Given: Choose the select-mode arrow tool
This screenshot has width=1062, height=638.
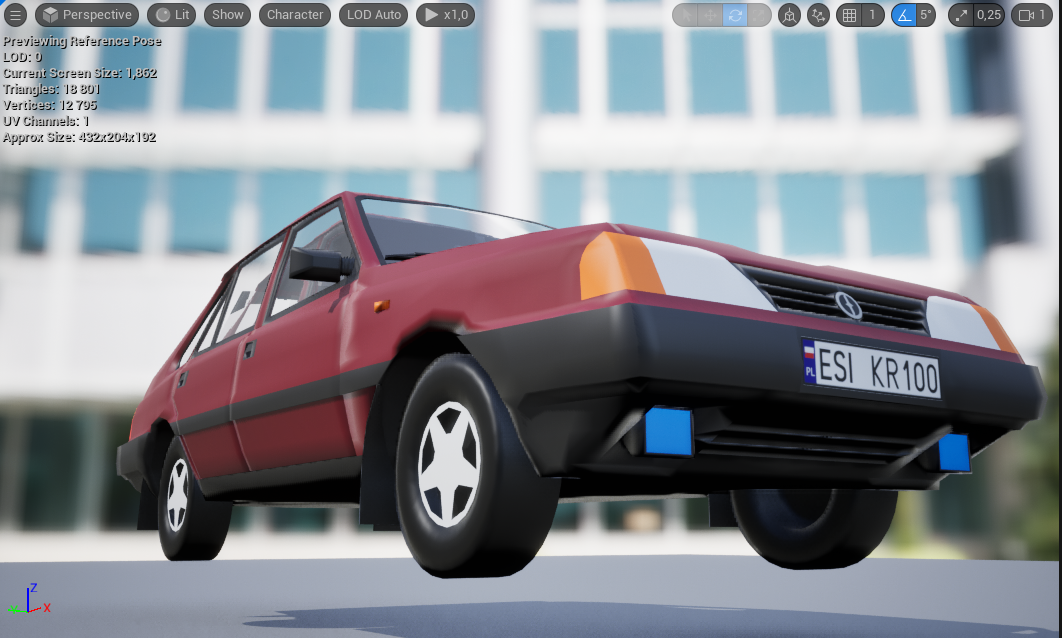Looking at the screenshot, I should 686,15.
